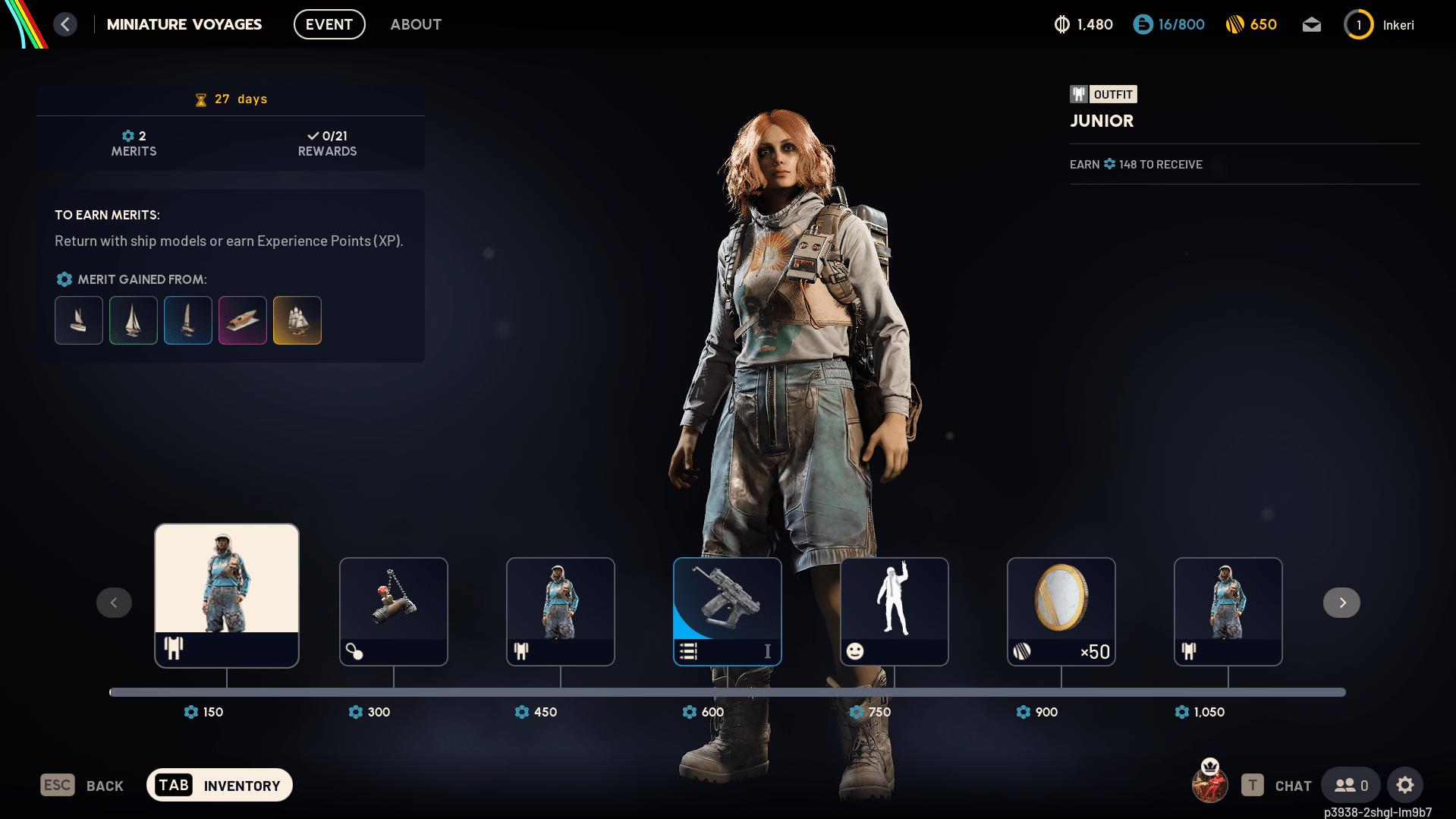Select the gold-bordered ship model icon
This screenshot has height=819, width=1456.
(297, 320)
